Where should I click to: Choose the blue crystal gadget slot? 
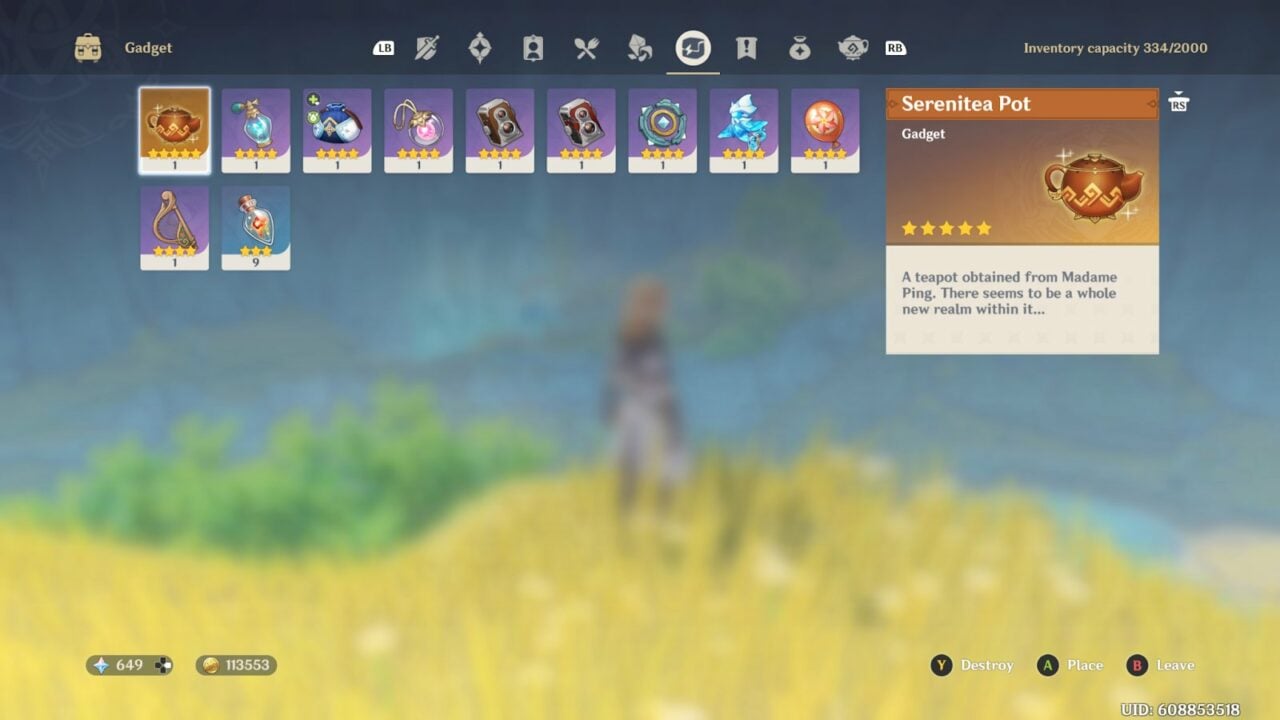(x=744, y=130)
